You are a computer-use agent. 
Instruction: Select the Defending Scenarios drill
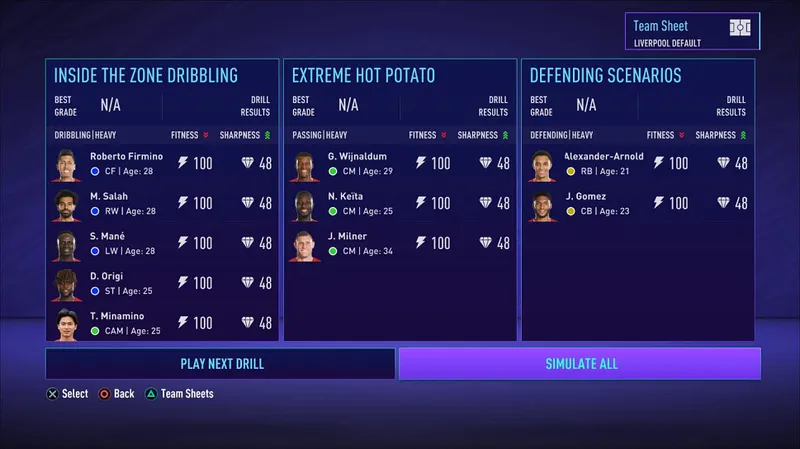pyautogui.click(x=606, y=75)
